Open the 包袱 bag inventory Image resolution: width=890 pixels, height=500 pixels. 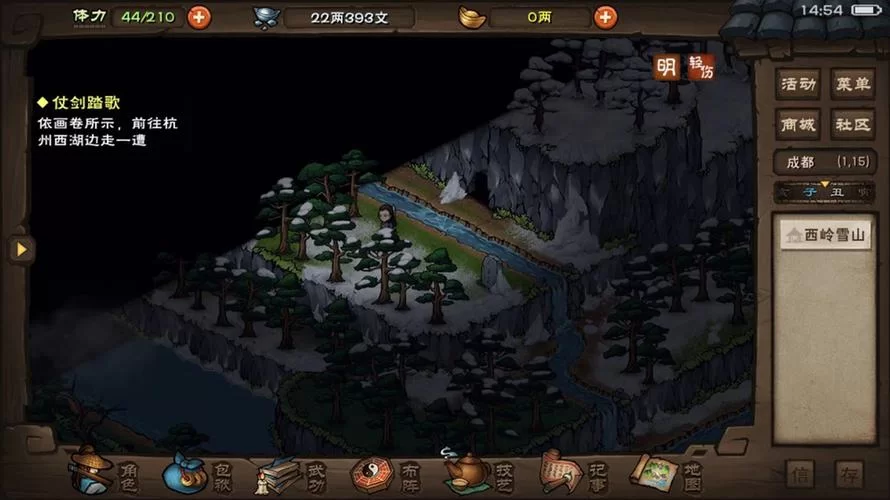point(198,472)
